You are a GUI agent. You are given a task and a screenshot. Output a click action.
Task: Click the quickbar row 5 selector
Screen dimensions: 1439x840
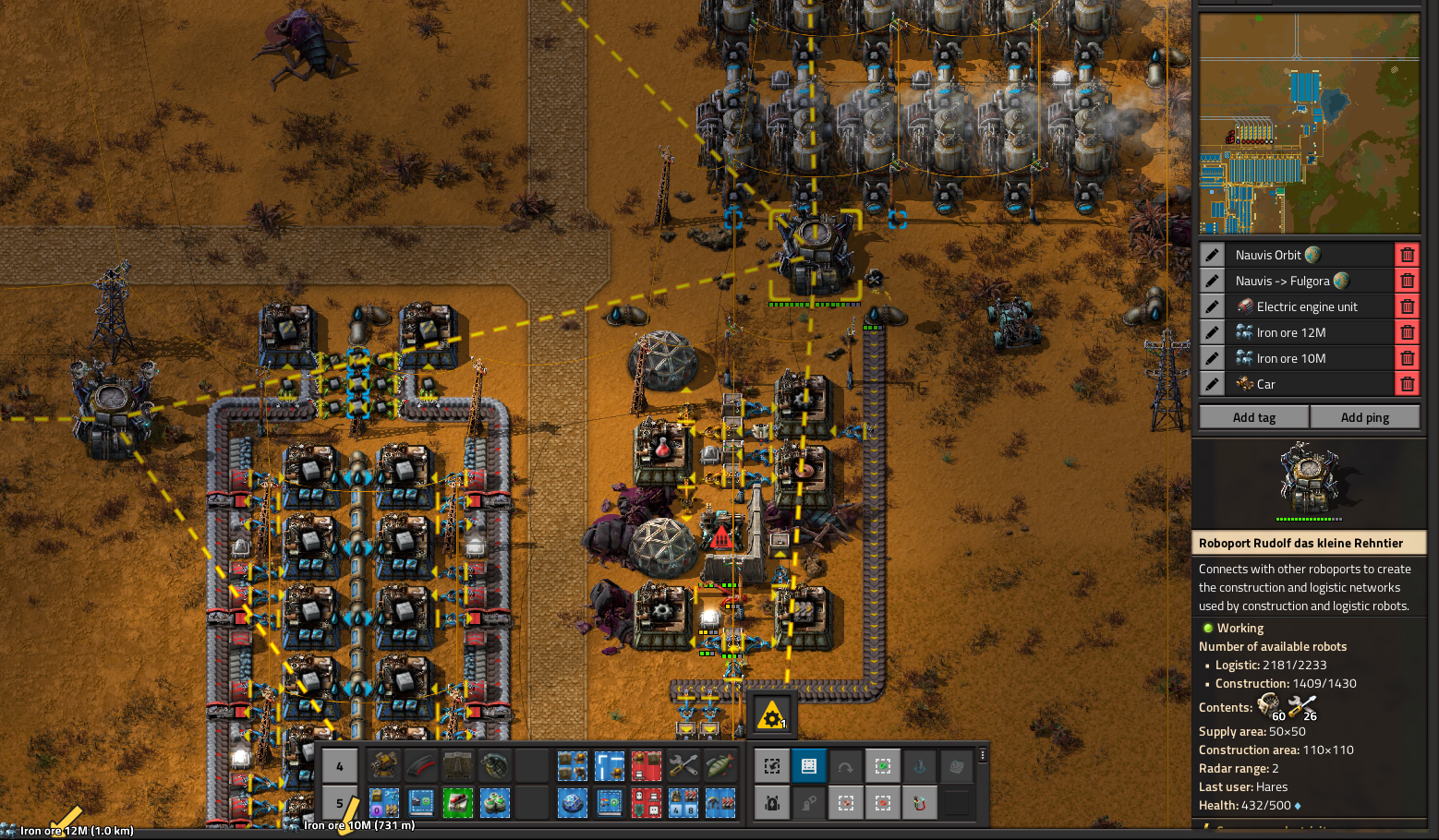[x=340, y=802]
